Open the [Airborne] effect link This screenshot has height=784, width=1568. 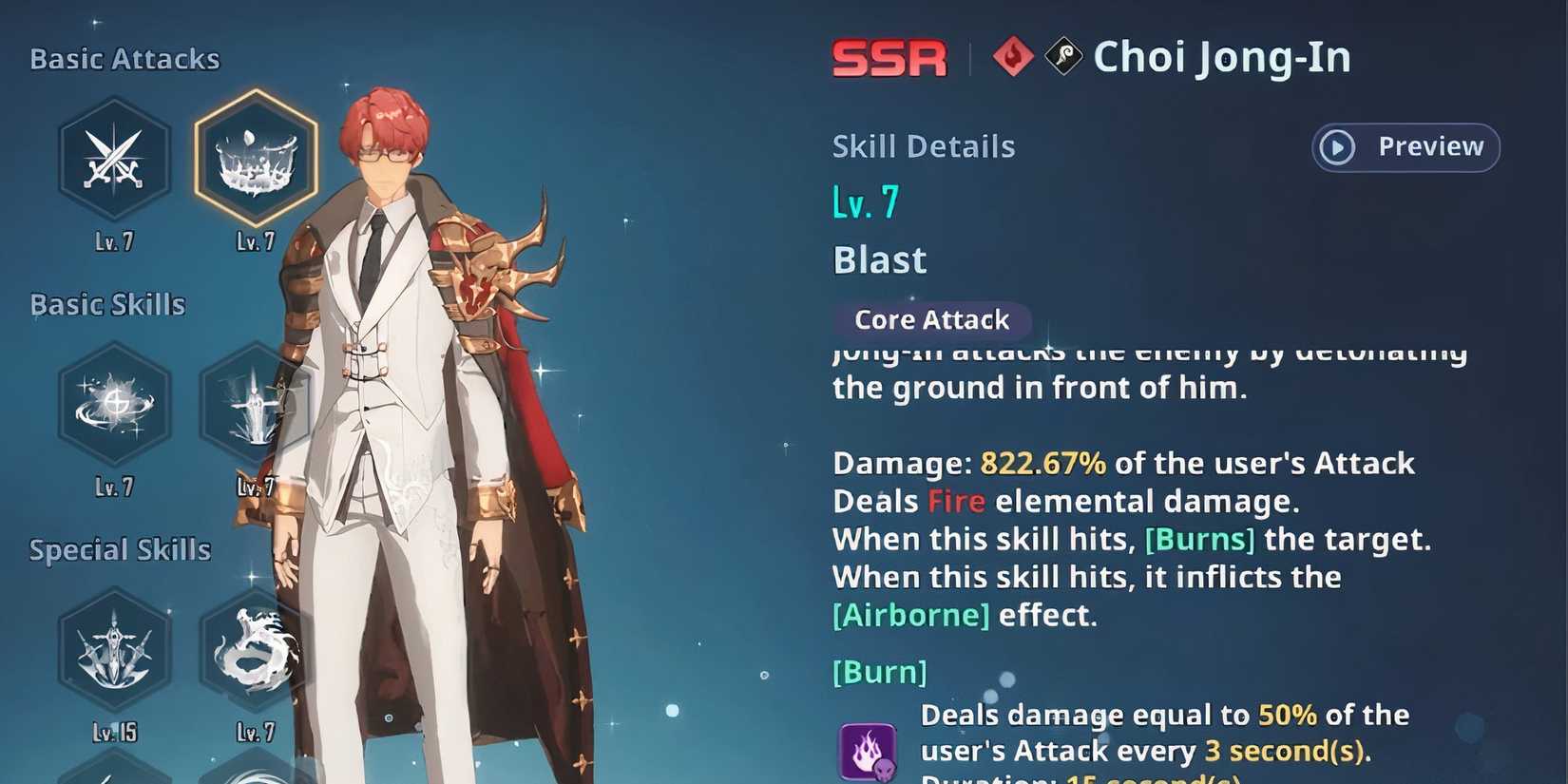tap(909, 615)
